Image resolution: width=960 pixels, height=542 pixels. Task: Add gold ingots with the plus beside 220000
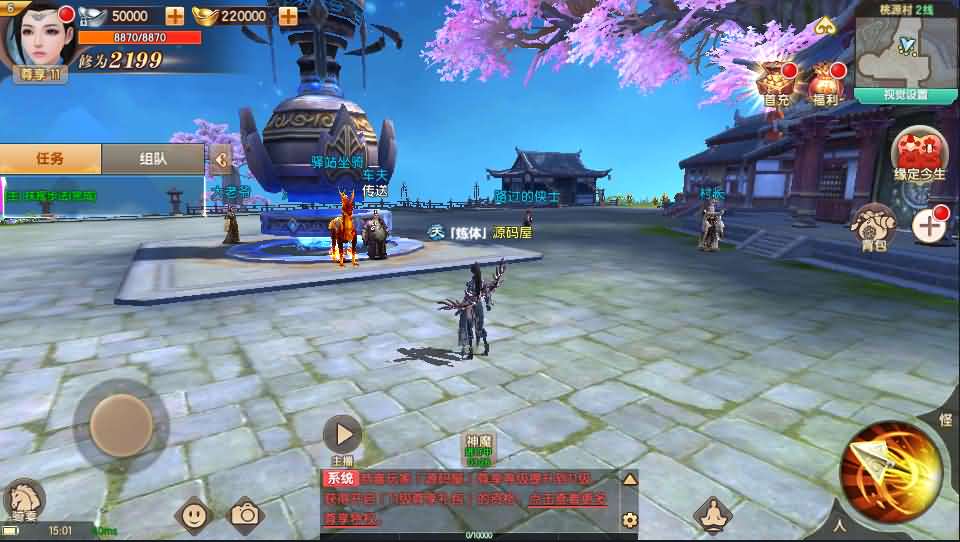(x=288, y=16)
